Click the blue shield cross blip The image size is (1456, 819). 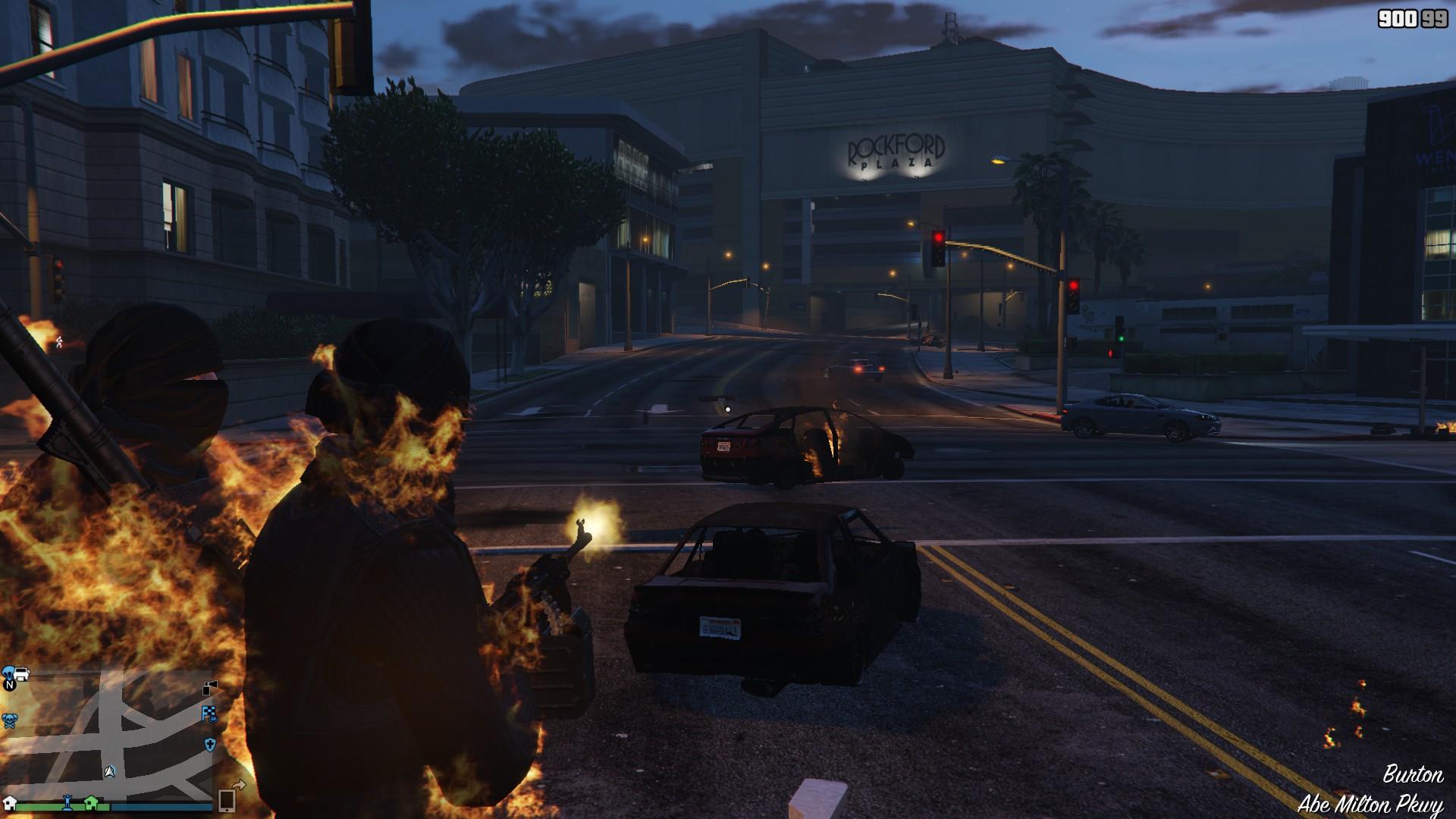click(x=210, y=744)
